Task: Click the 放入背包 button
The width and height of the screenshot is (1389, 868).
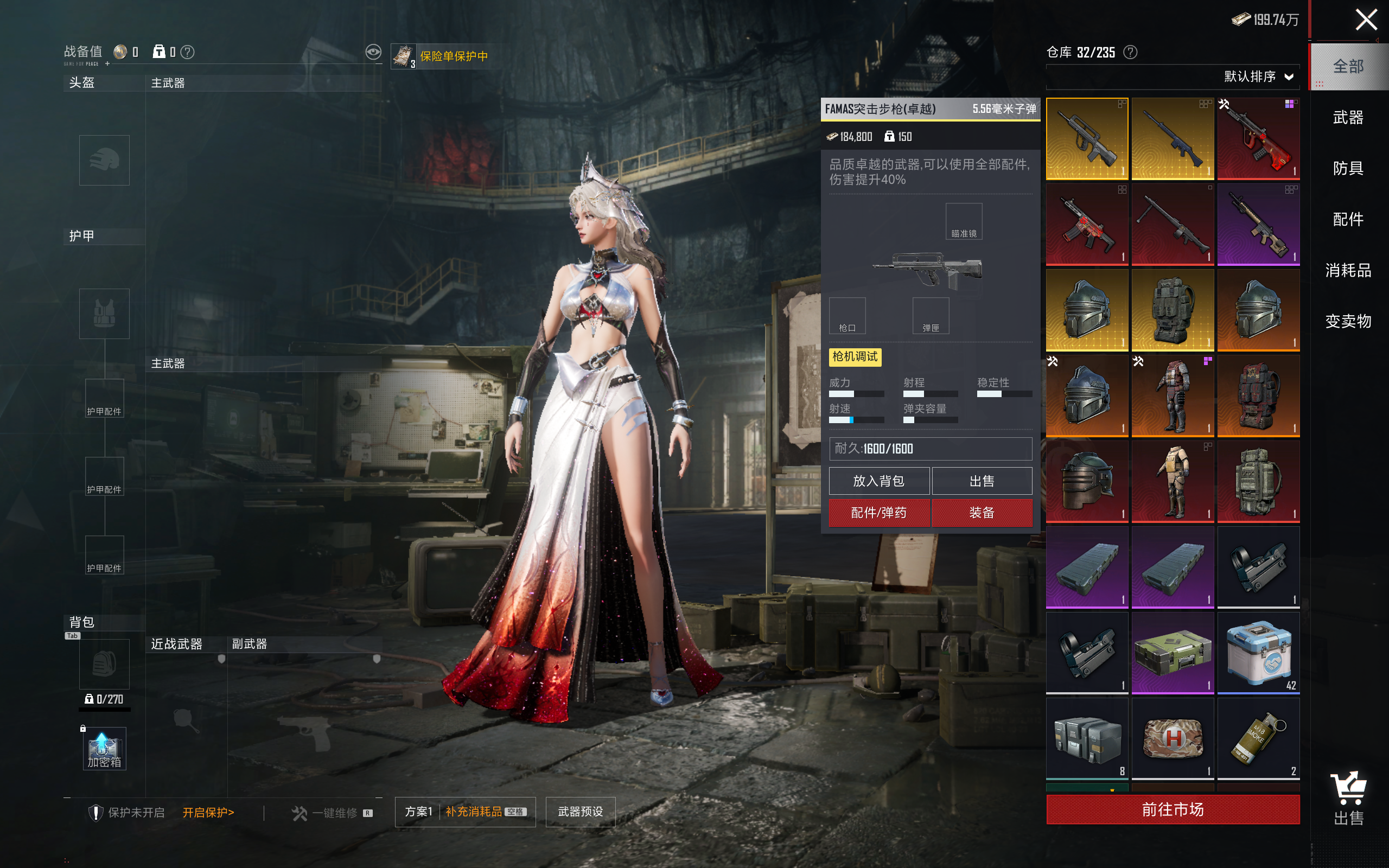Action: (x=879, y=481)
